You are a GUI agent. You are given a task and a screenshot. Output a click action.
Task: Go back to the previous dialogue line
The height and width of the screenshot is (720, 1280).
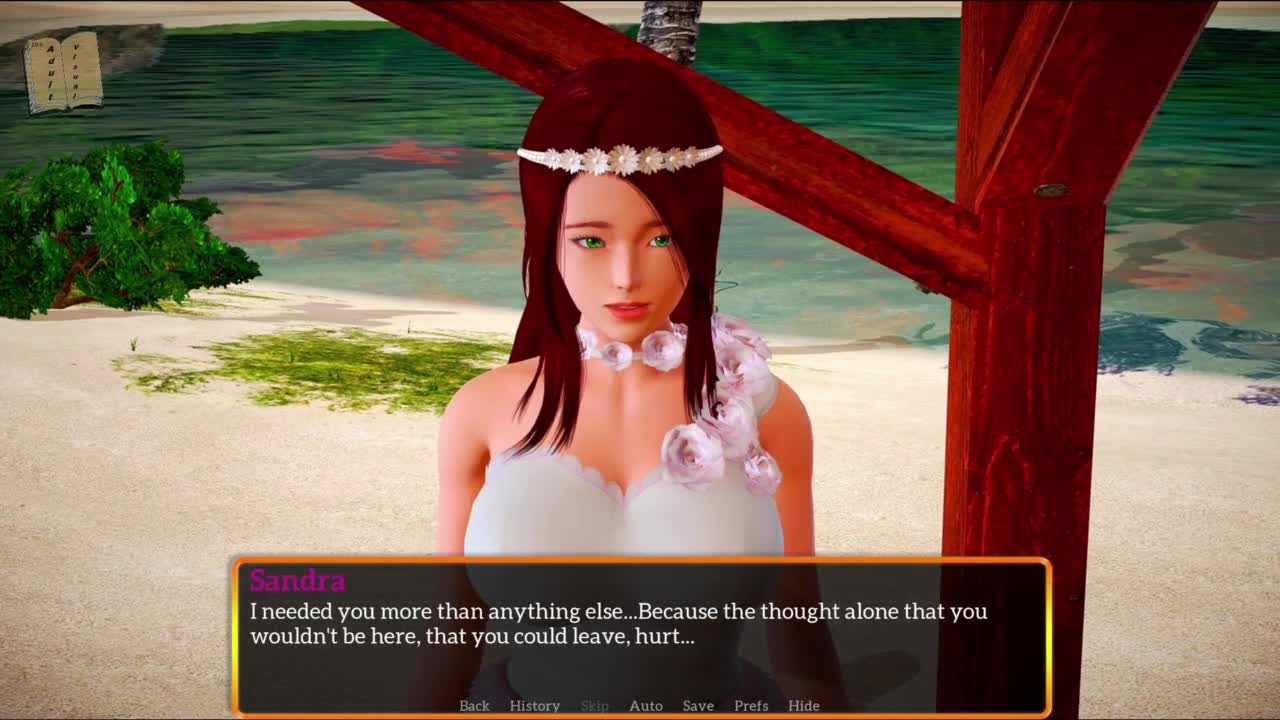click(x=474, y=705)
